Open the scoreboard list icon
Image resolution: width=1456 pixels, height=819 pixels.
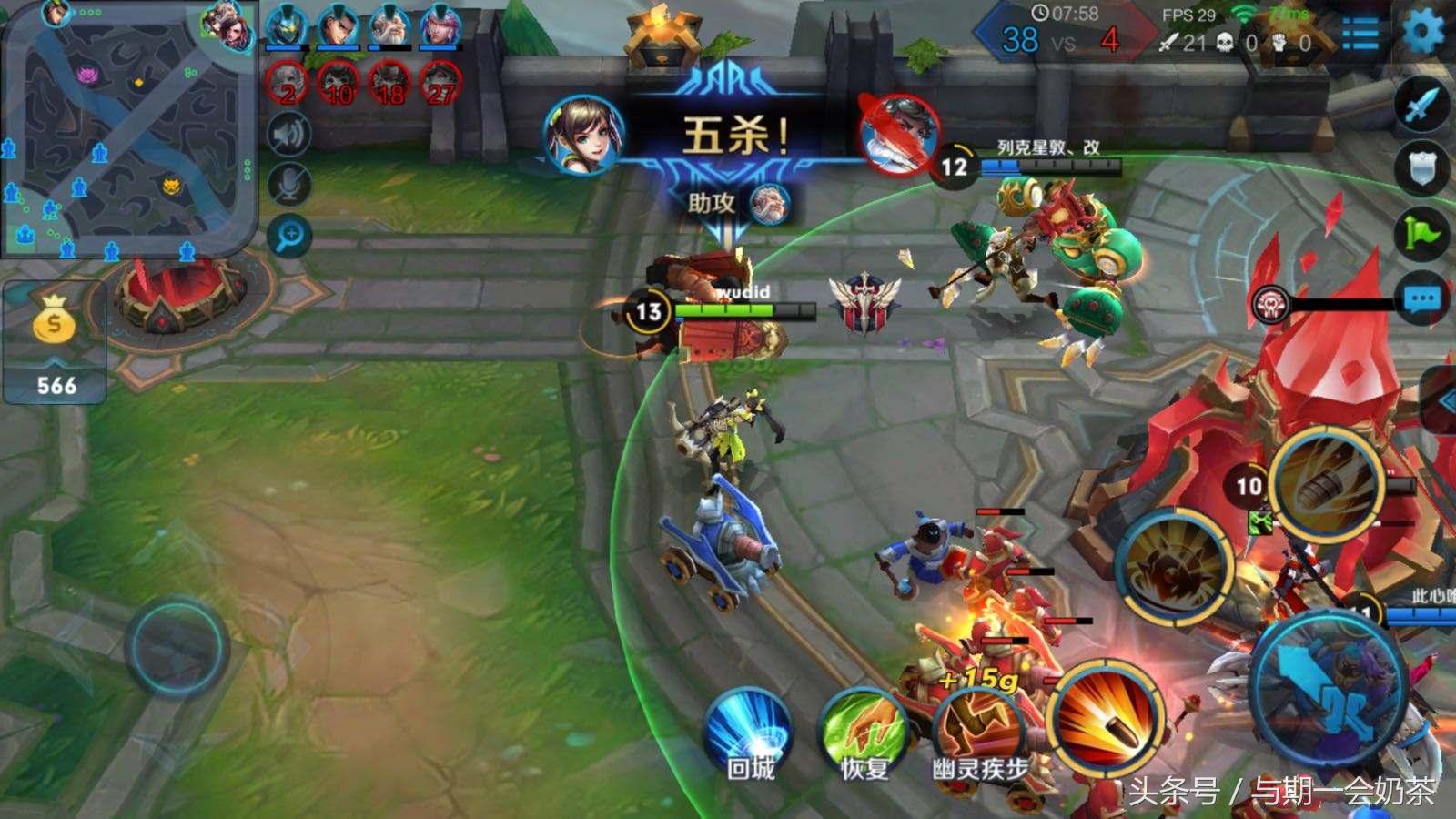tap(1360, 34)
